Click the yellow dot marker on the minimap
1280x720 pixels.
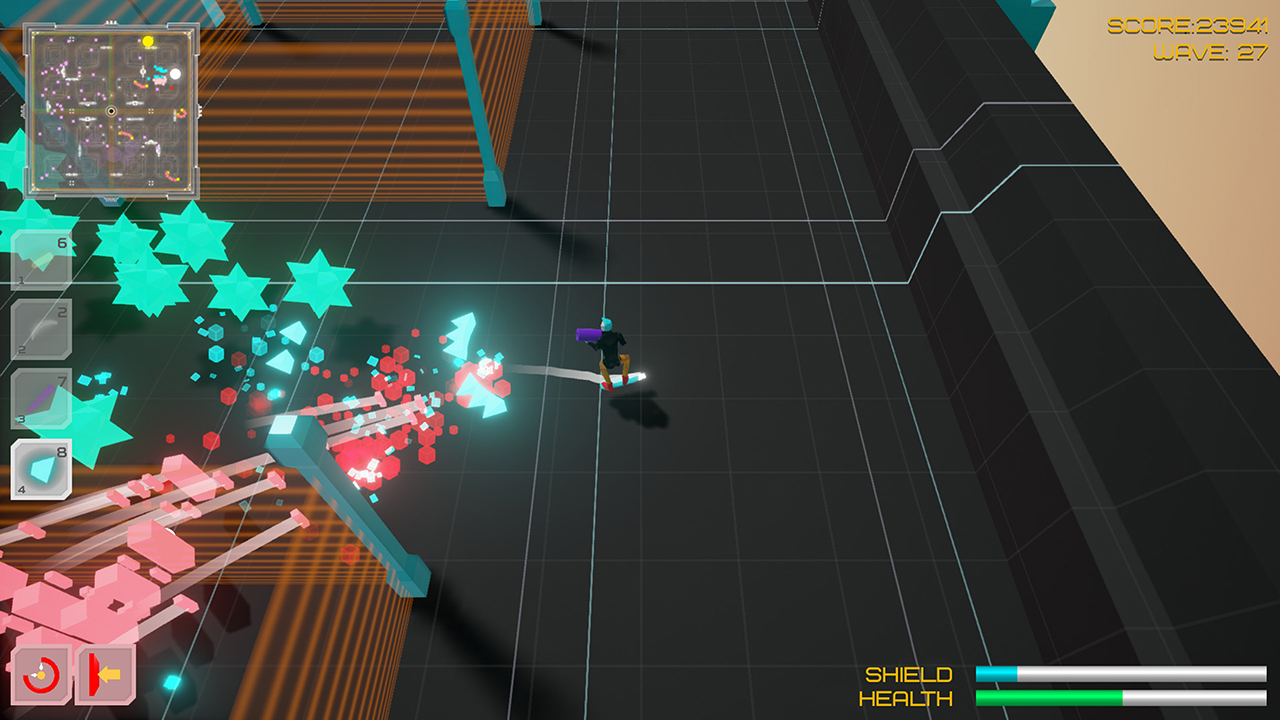pos(148,42)
